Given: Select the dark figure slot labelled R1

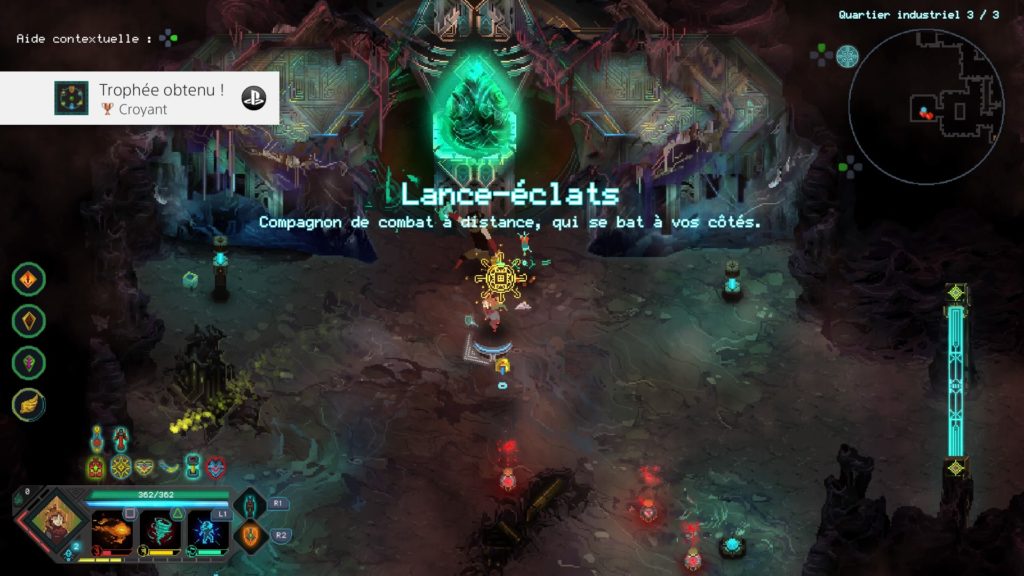Looking at the screenshot, I should (250, 505).
